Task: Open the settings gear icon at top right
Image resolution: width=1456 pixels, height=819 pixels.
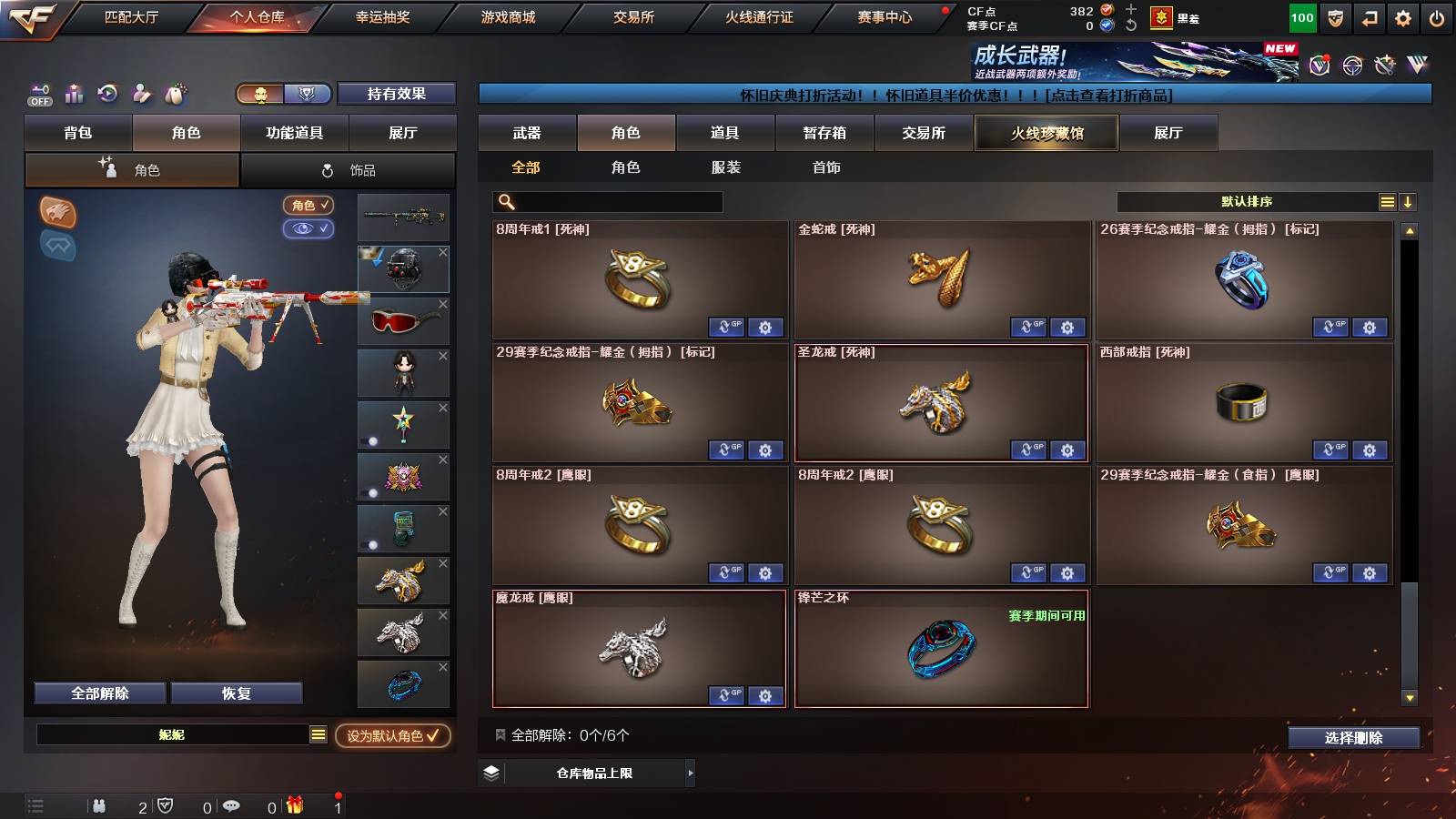Action: click(x=1401, y=15)
